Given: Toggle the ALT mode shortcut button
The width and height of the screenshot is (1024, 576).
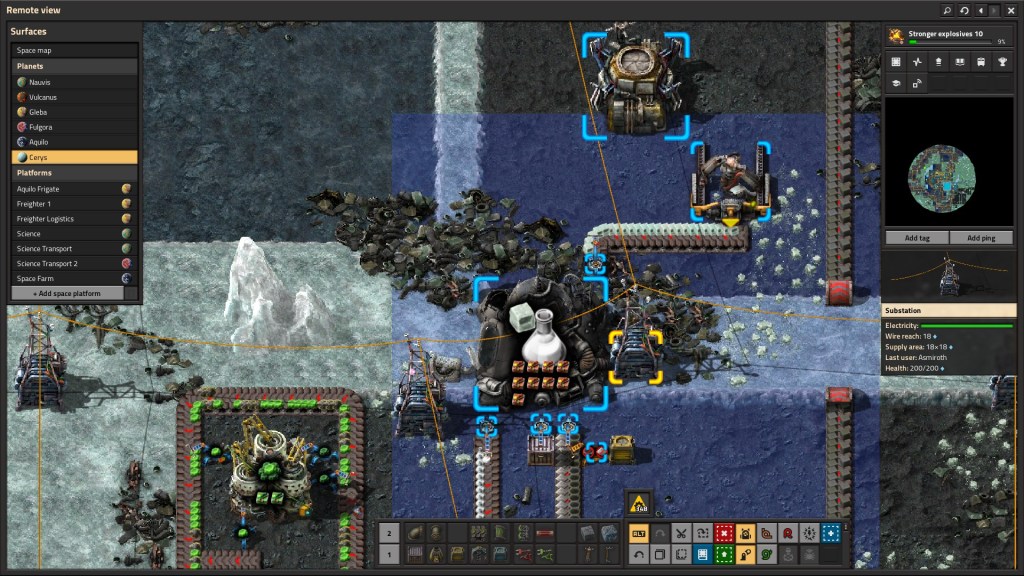Looking at the screenshot, I should [x=638, y=533].
